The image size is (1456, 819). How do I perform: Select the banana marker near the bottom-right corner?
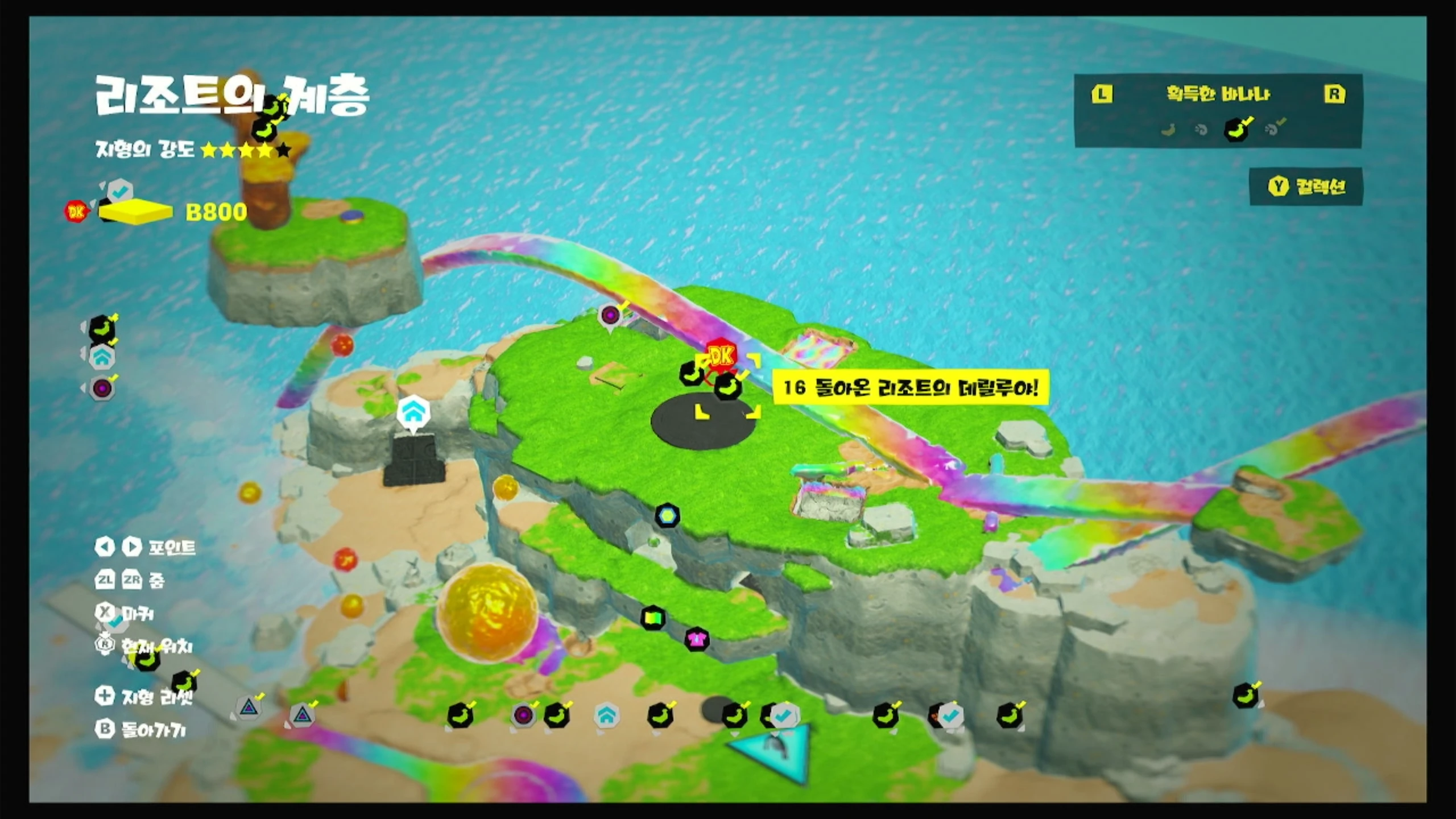1245,696
